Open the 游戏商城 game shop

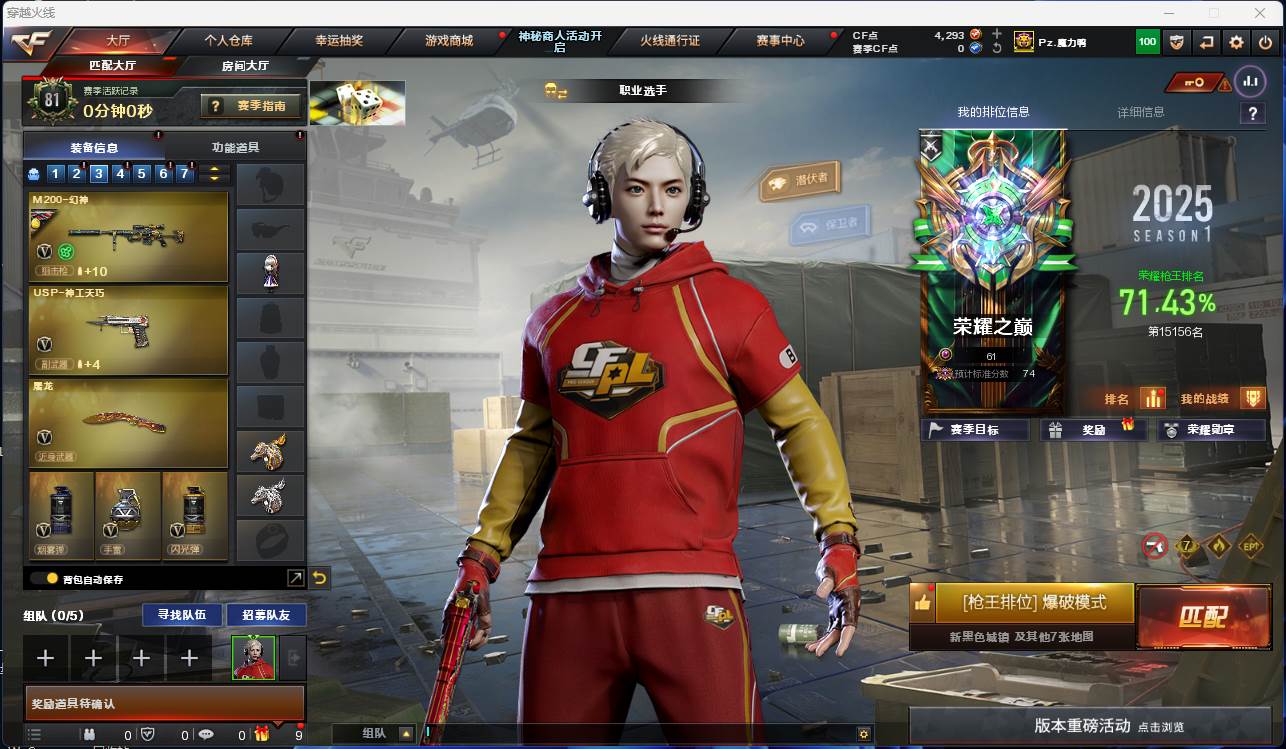click(449, 41)
